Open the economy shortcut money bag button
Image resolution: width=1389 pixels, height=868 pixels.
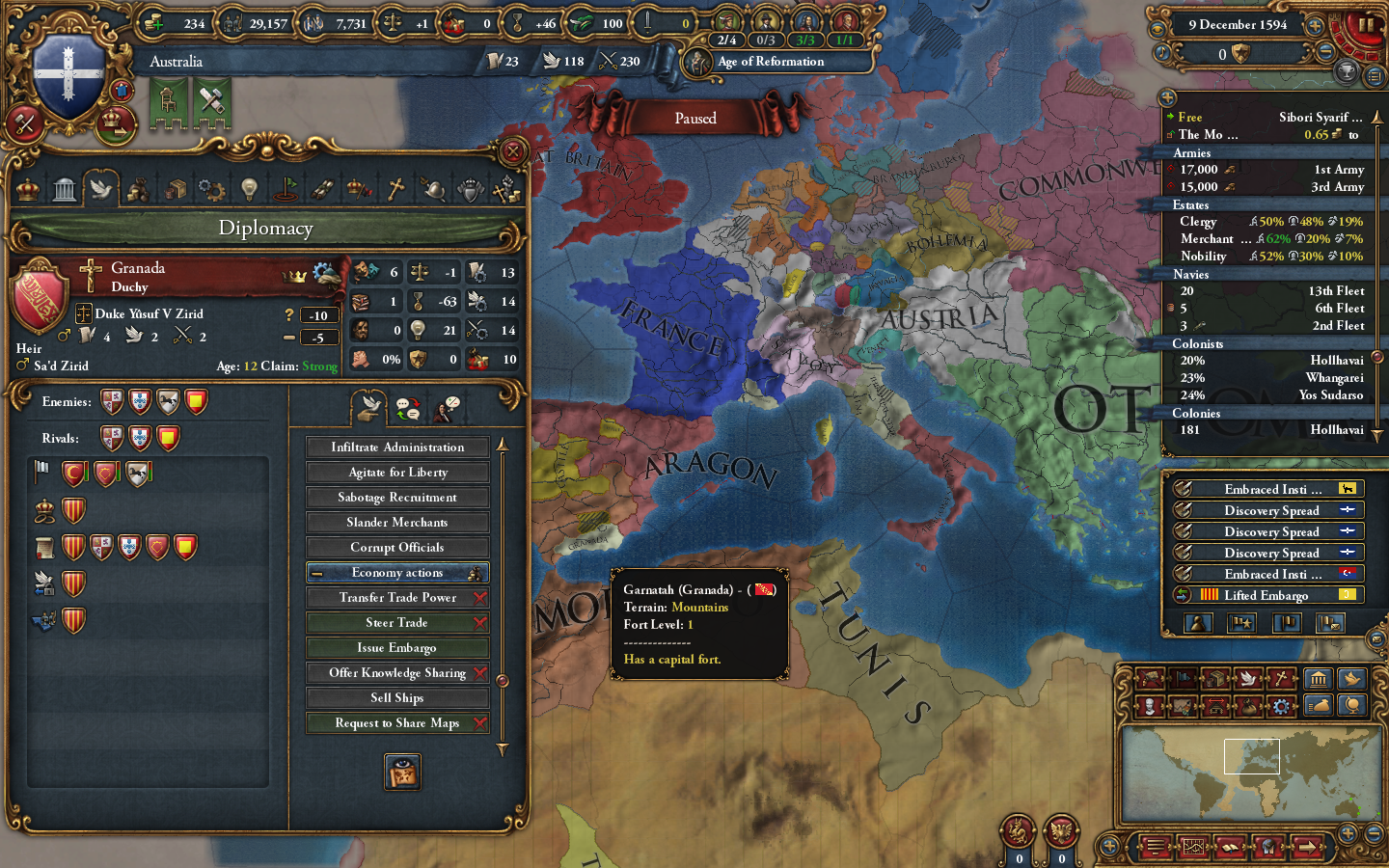pyautogui.click(x=1320, y=707)
